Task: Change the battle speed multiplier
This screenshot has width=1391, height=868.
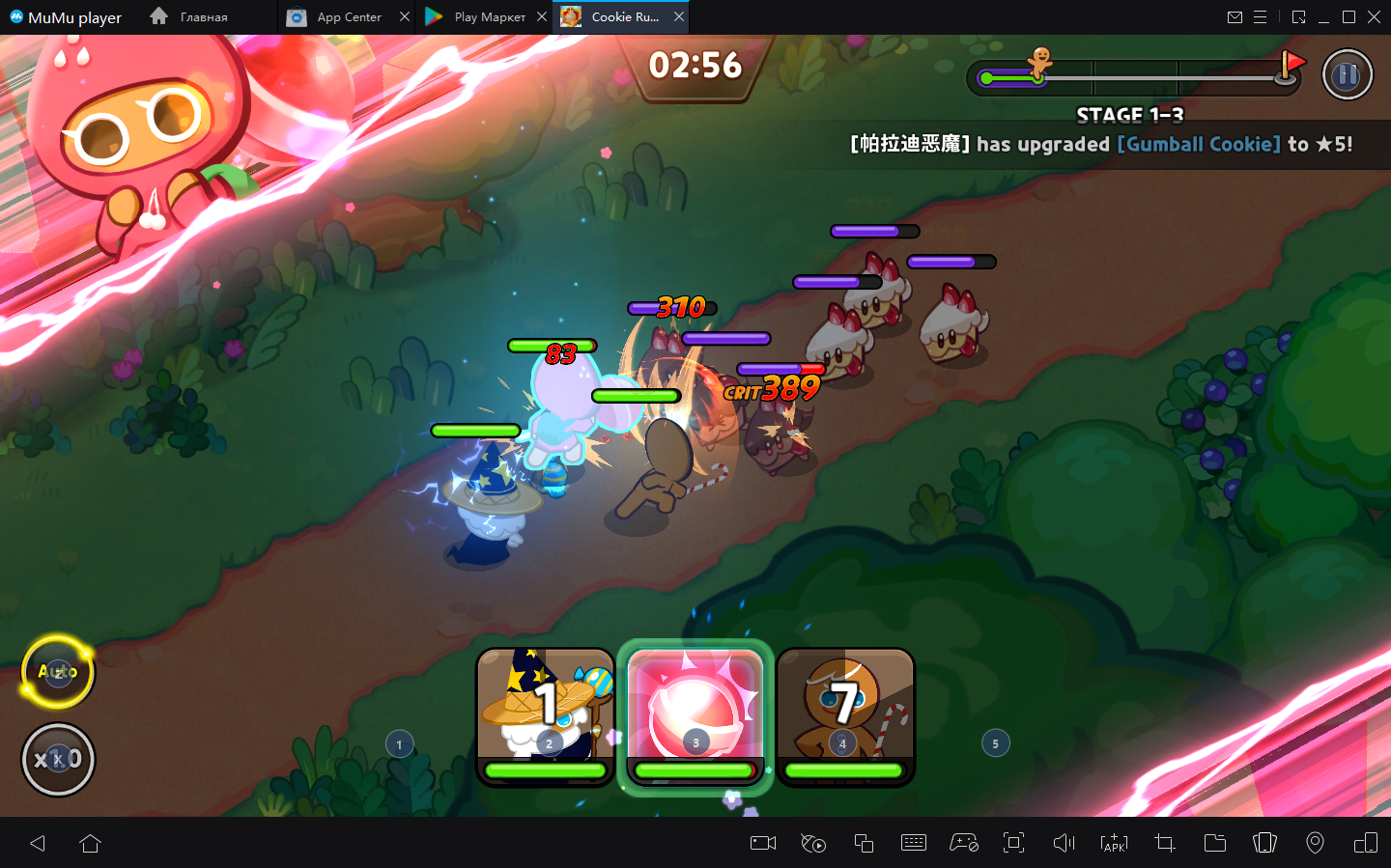Action: [58, 759]
